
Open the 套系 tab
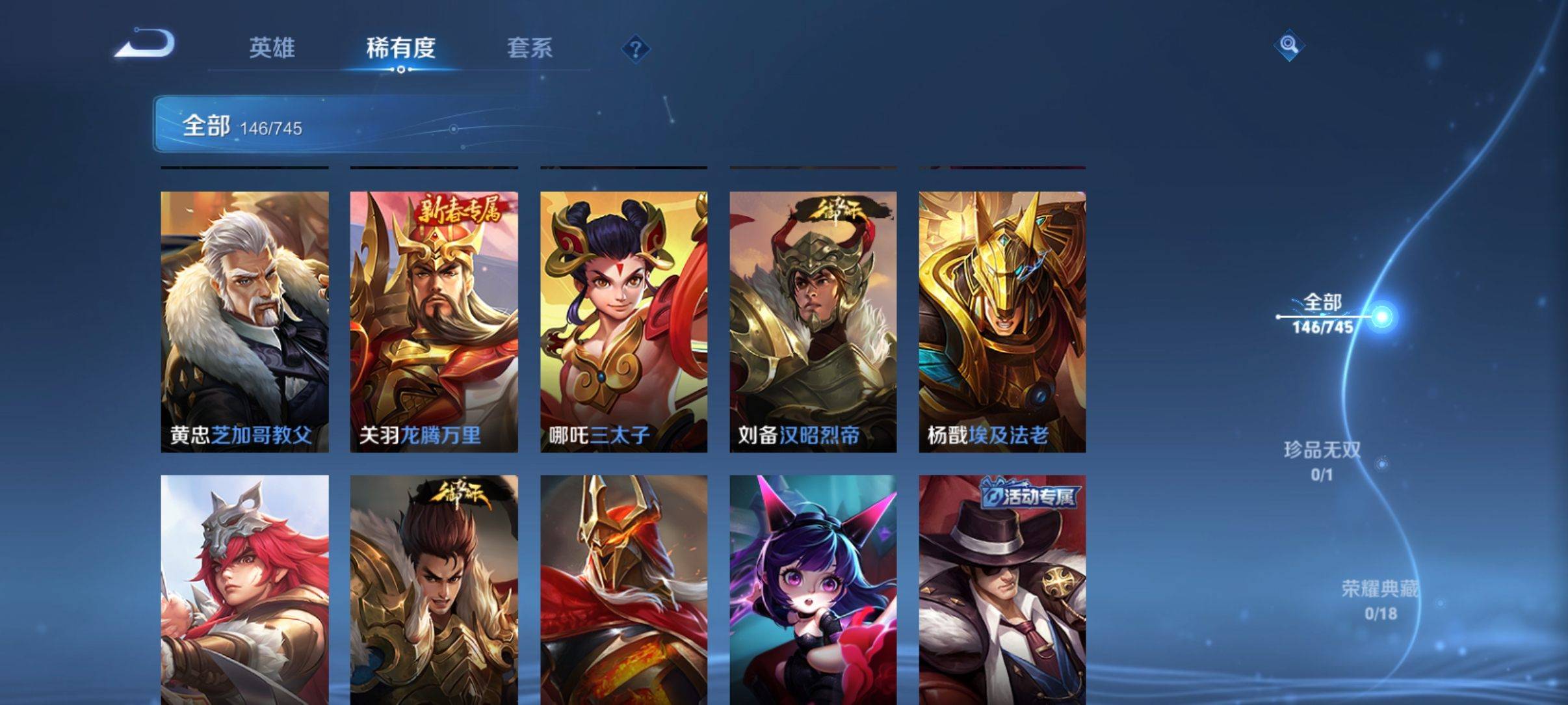point(529,48)
